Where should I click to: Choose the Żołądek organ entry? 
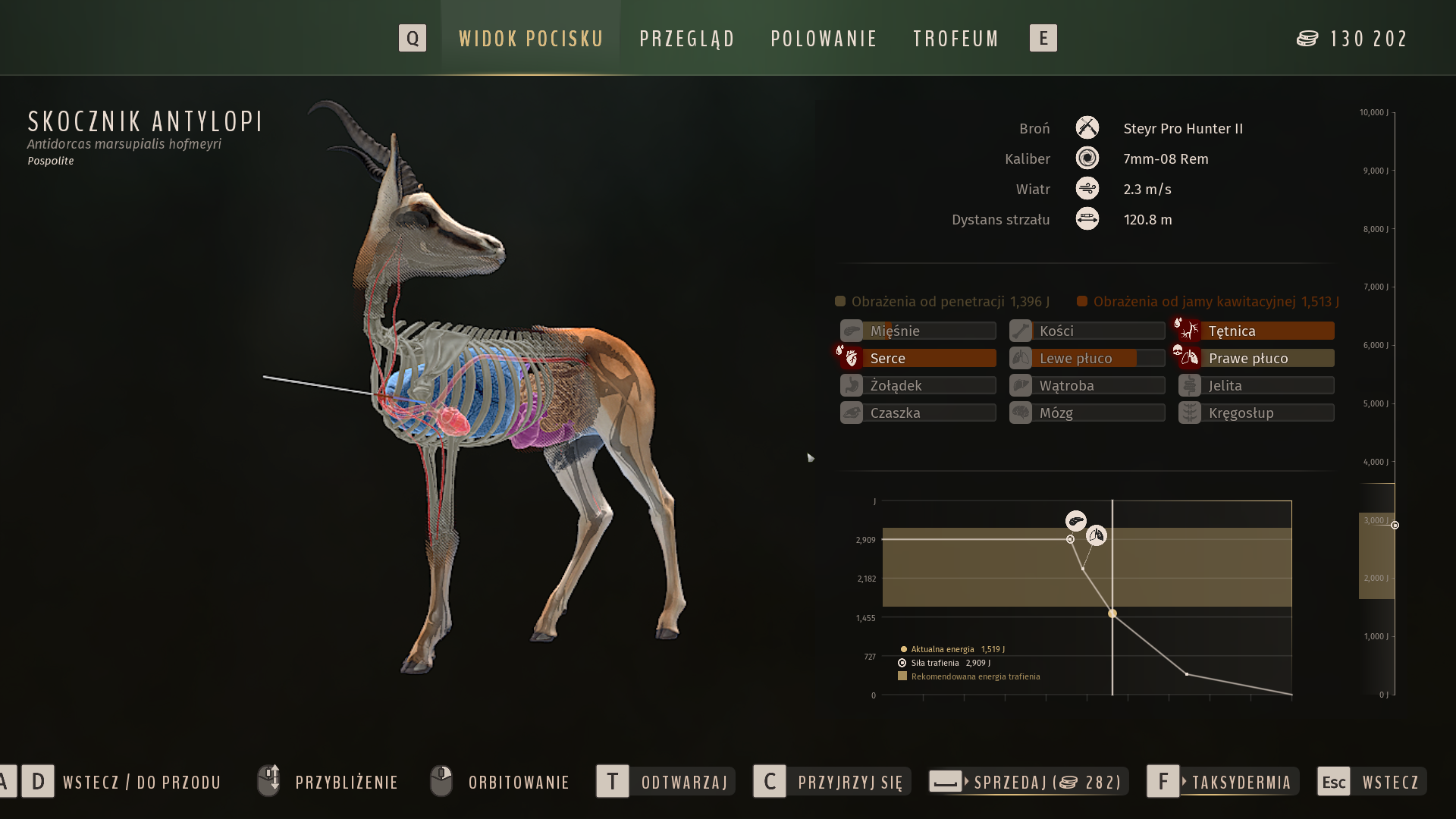point(918,385)
